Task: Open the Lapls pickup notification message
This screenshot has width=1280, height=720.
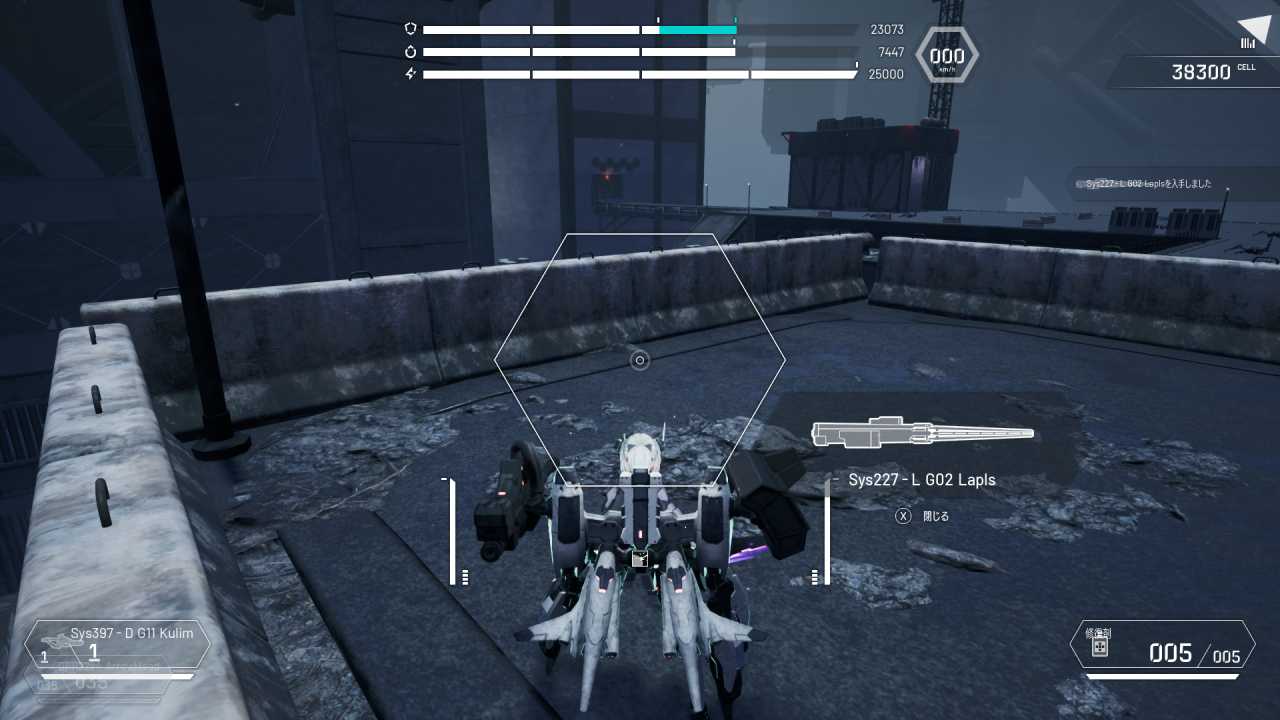Action: tap(1148, 184)
